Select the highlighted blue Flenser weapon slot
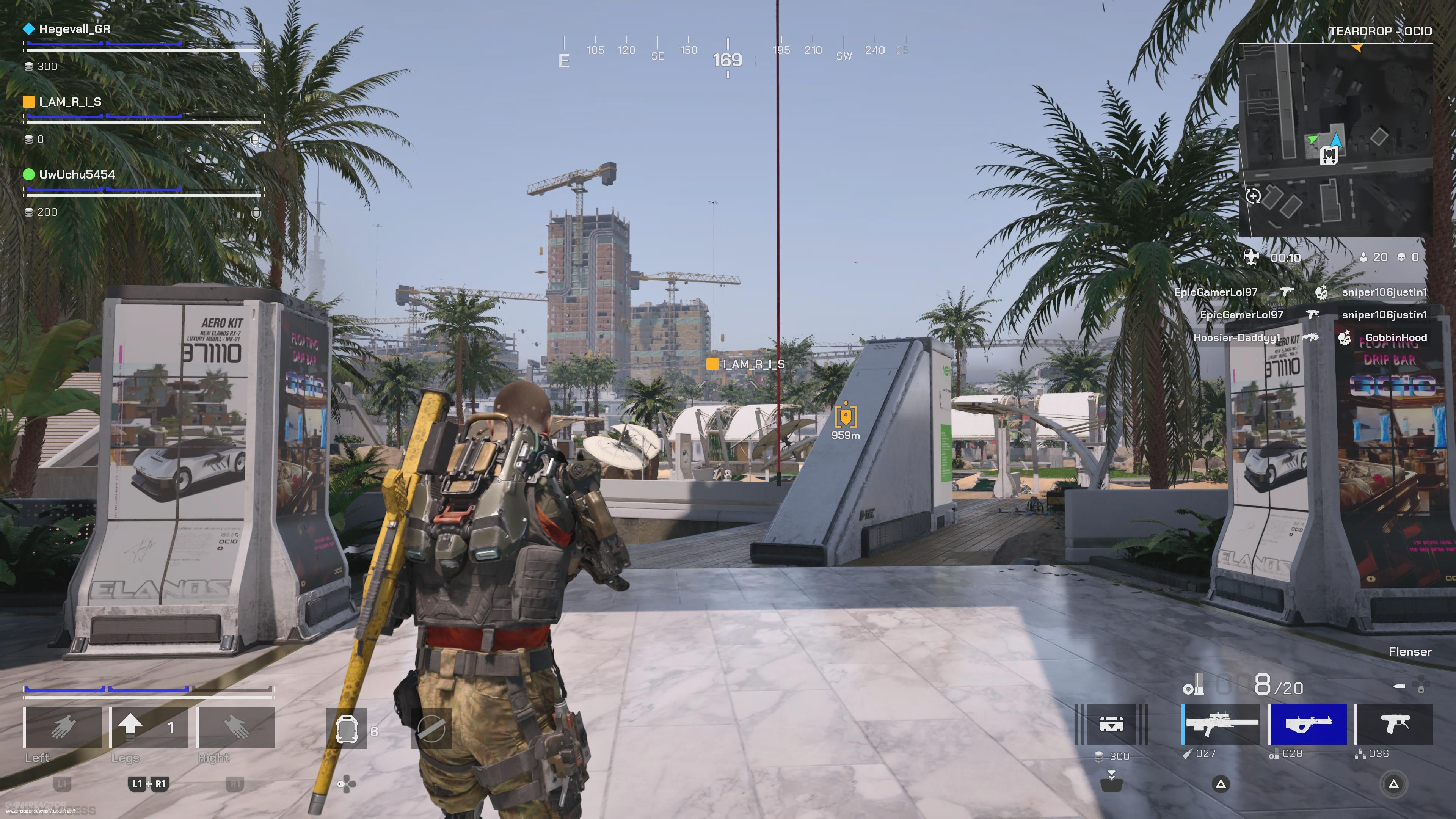Viewport: 1456px width, 819px height. [x=1308, y=724]
